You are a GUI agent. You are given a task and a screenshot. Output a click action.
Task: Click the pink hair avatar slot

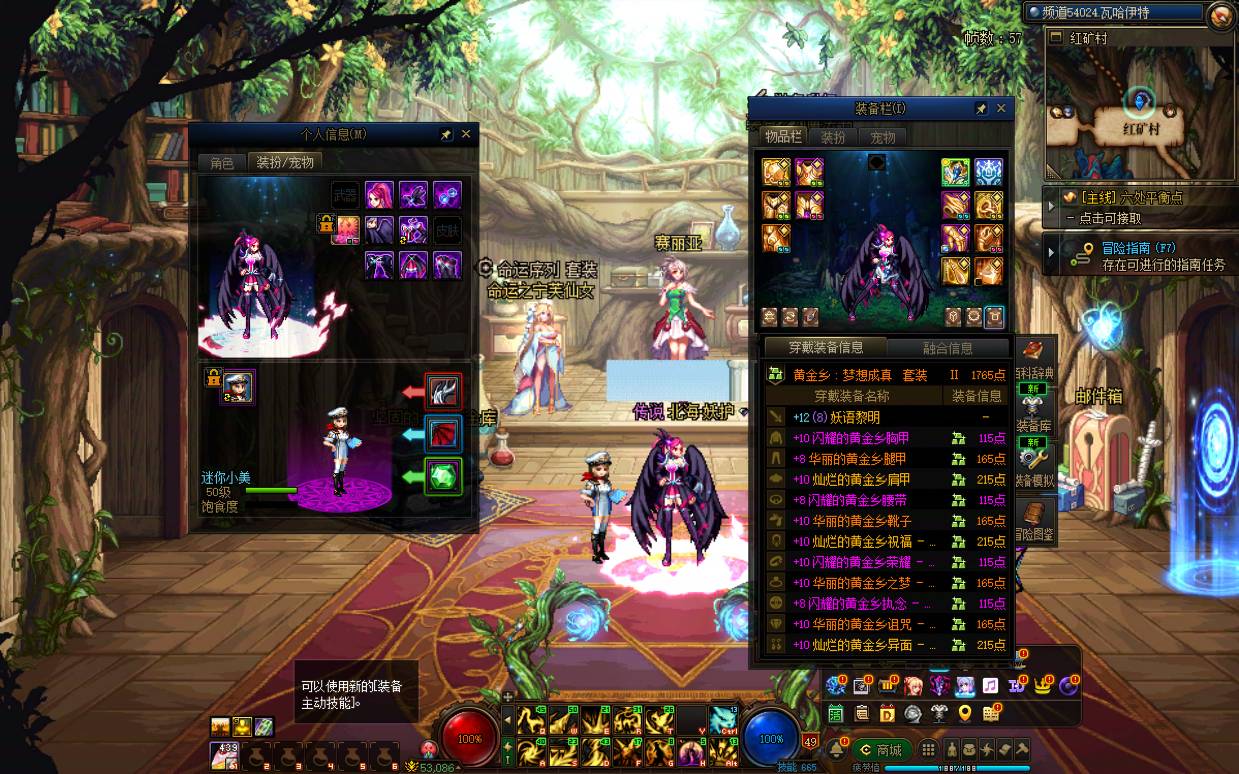tap(379, 194)
